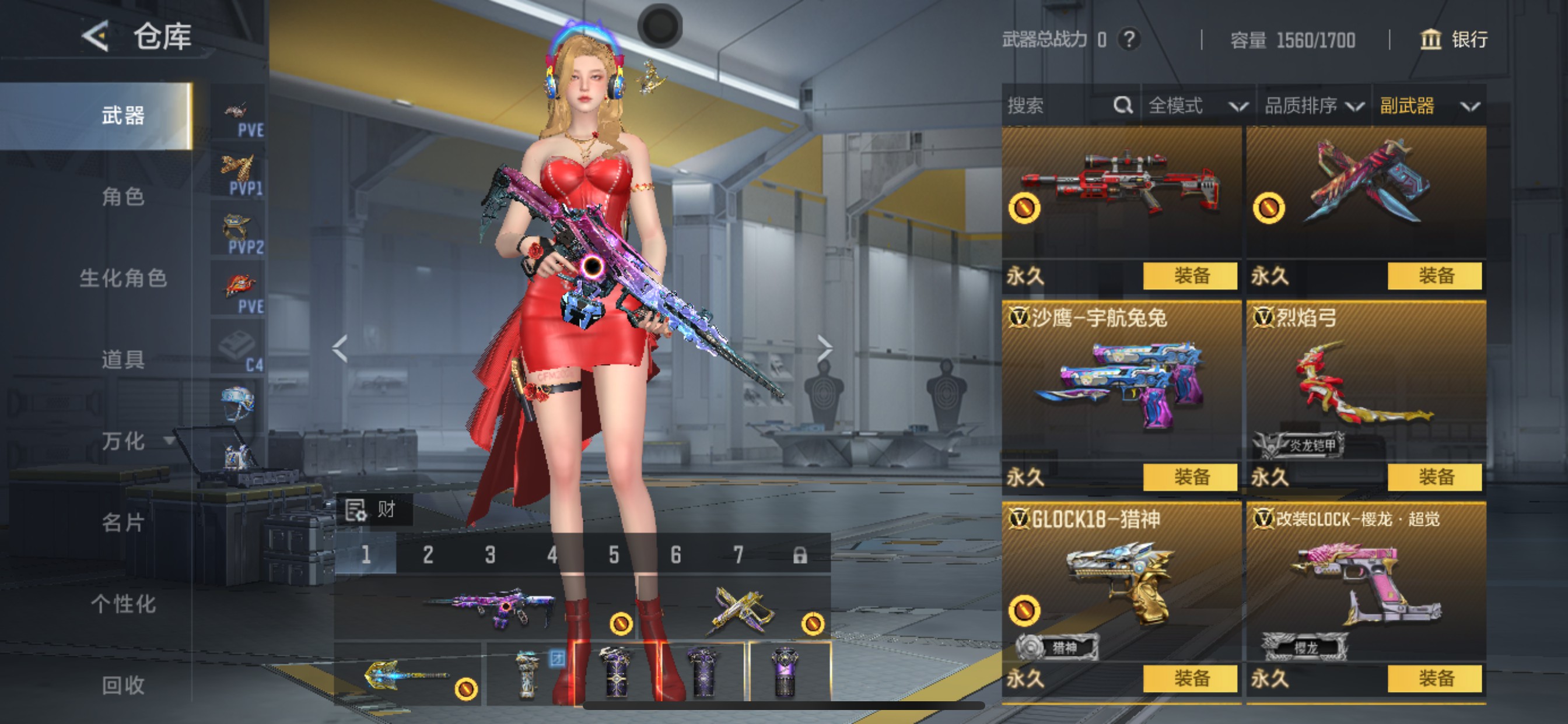
Task: Equip the 沙鹰-宇航兔兔 pistol
Action: 1189,477
